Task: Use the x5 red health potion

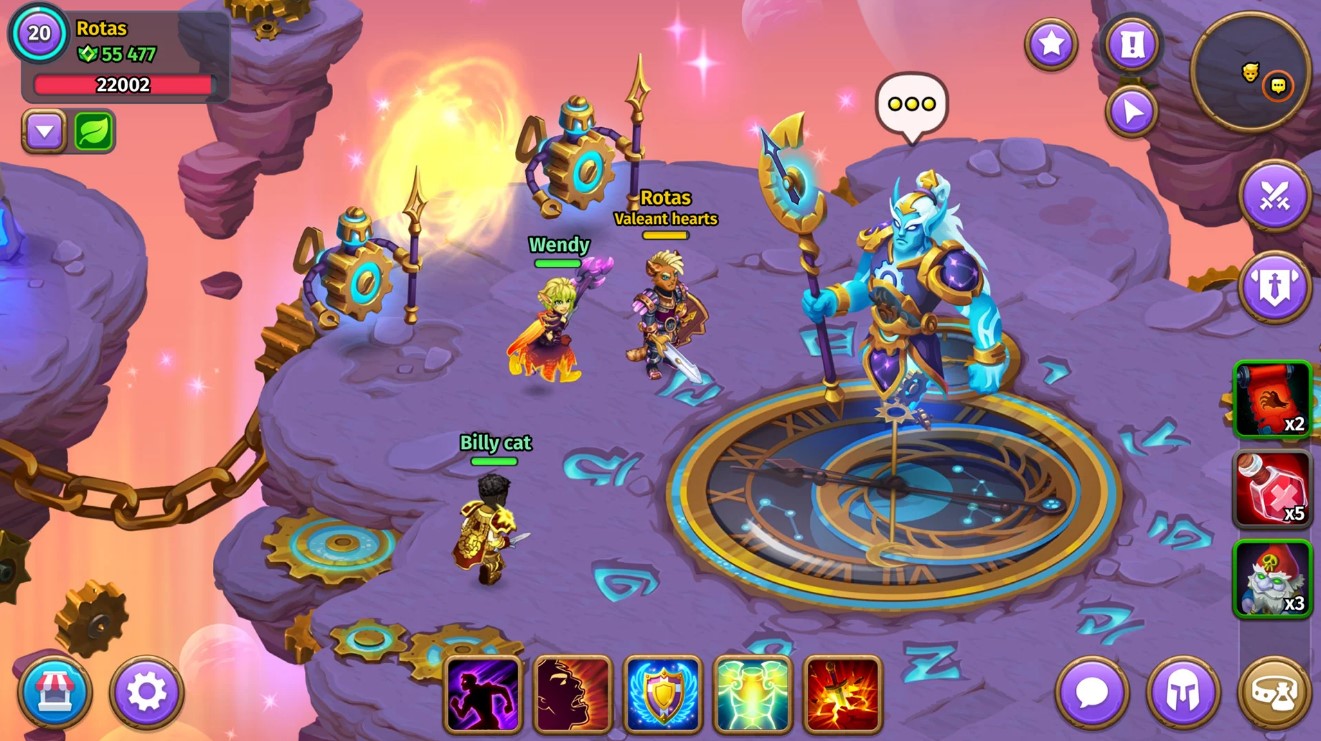Action: (1272, 489)
